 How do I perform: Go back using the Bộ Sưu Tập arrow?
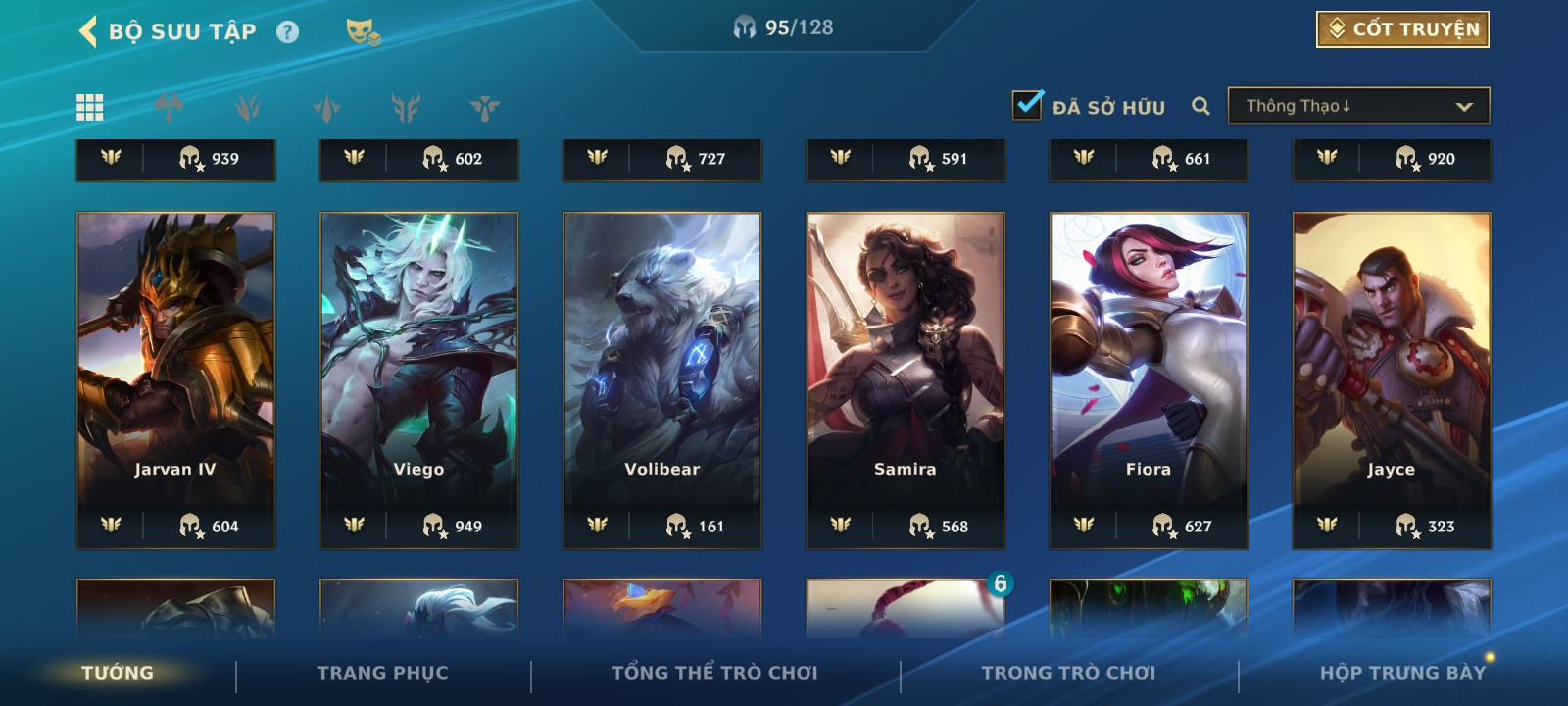pyautogui.click(x=88, y=31)
